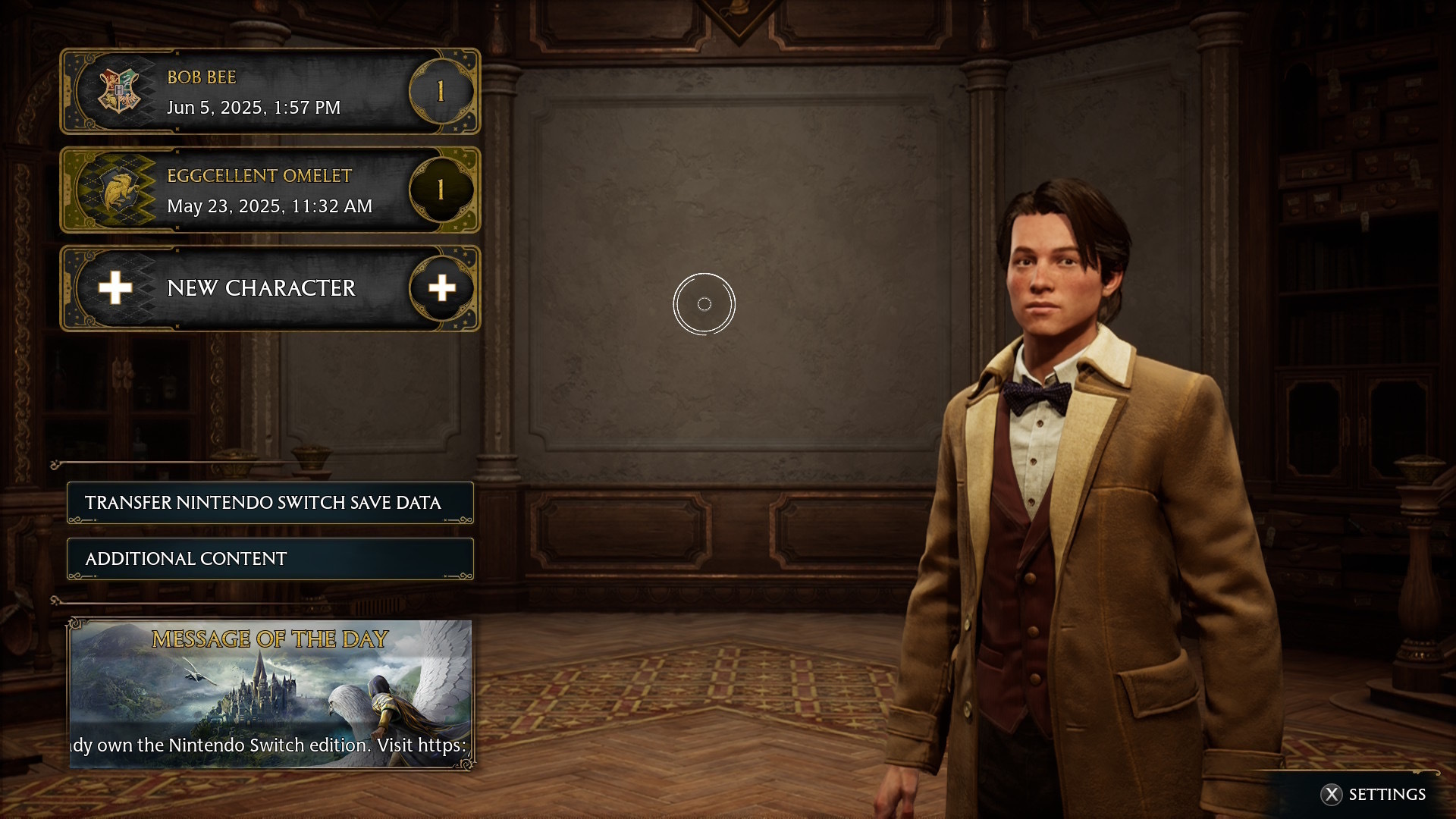Open the Additional Content menu
1456x819 pixels.
[x=270, y=559]
